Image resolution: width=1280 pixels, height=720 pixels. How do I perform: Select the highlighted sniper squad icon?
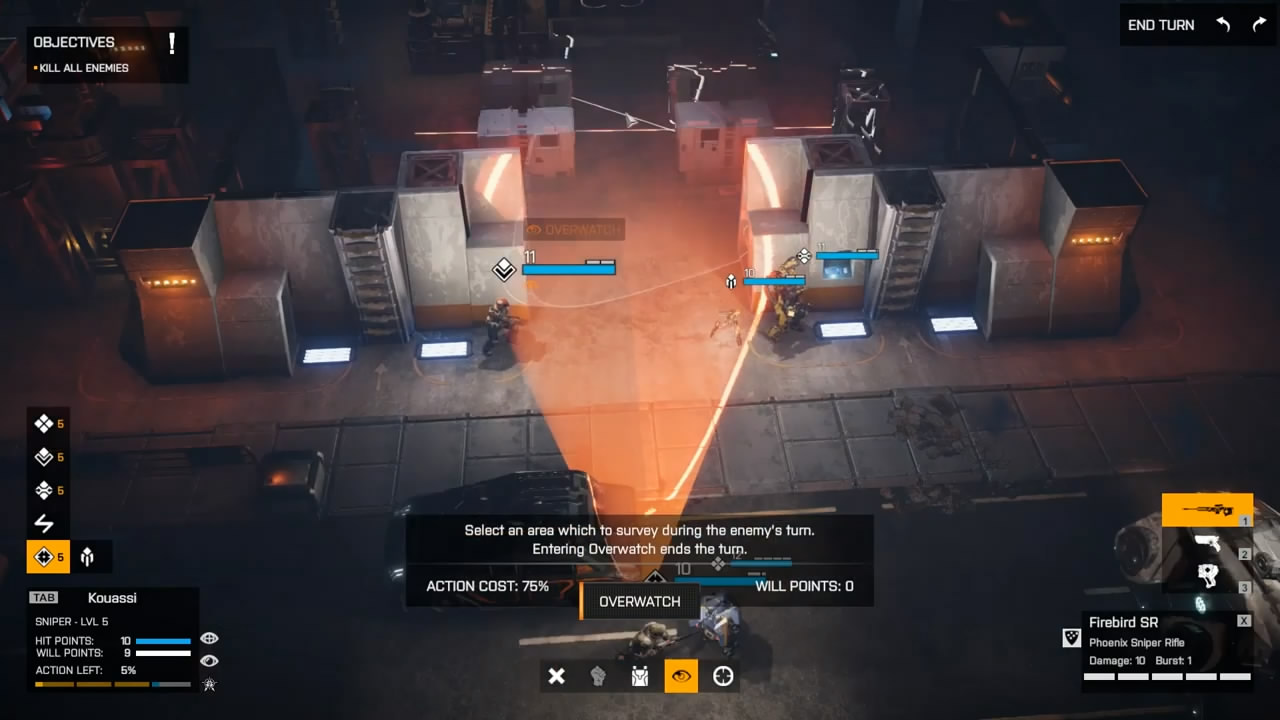tap(44, 557)
